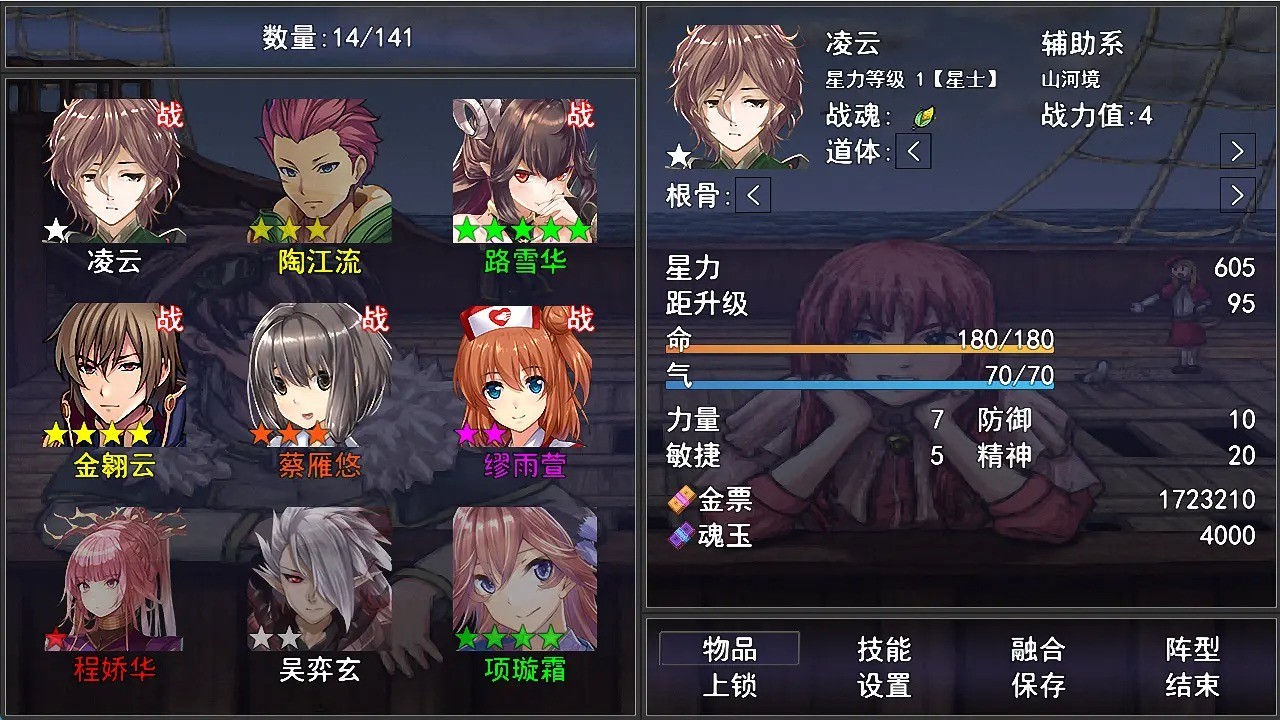This screenshot has height=720, width=1280.
Task: Switch to the 技能 skills tab
Action: (x=886, y=650)
